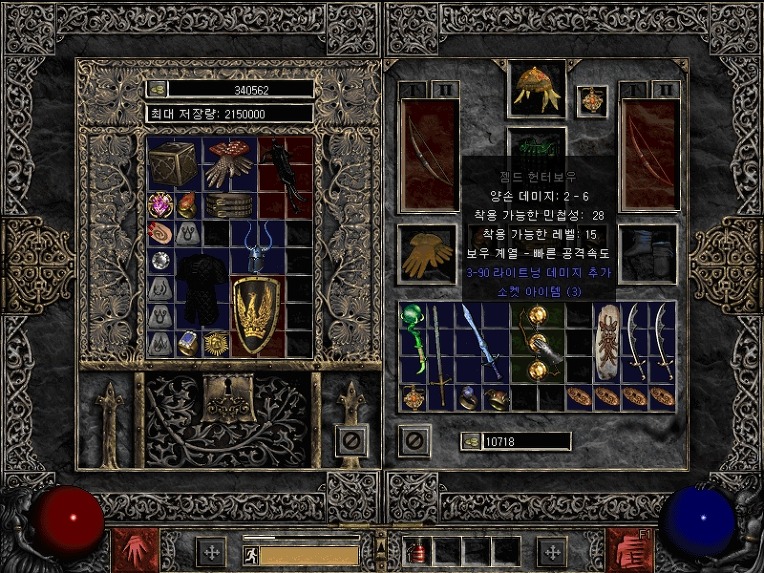Pick up the spiked gloves in stash
Image resolution: width=764 pixels, height=573 pixels.
[230, 164]
